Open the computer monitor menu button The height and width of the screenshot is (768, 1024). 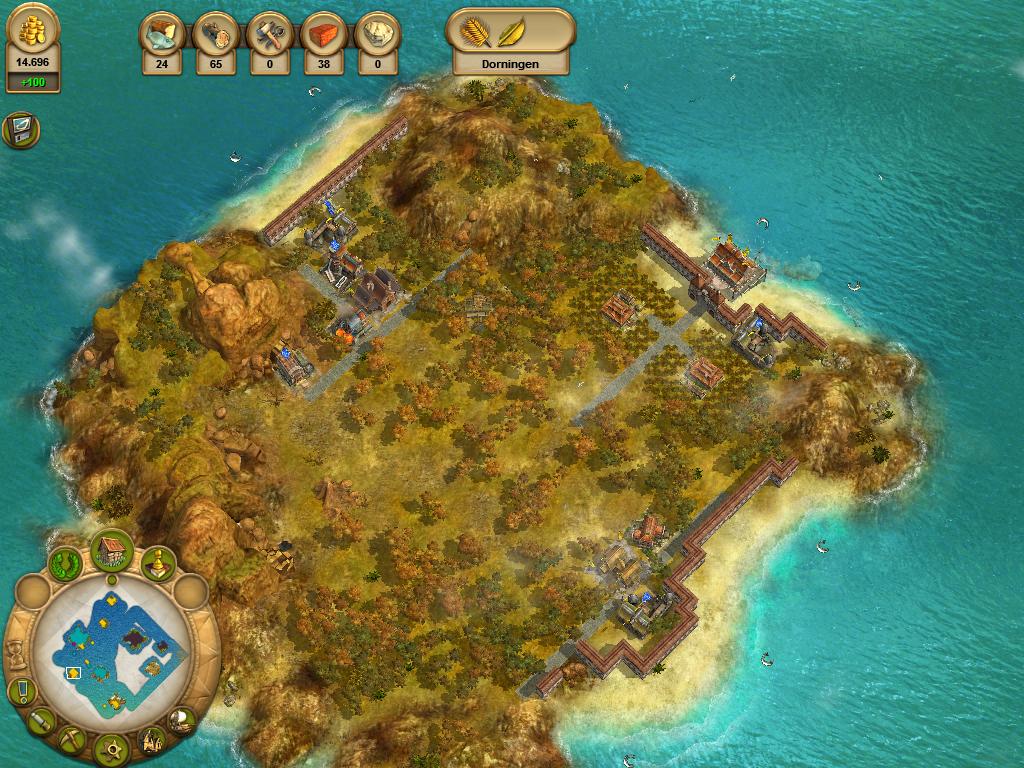coord(20,131)
